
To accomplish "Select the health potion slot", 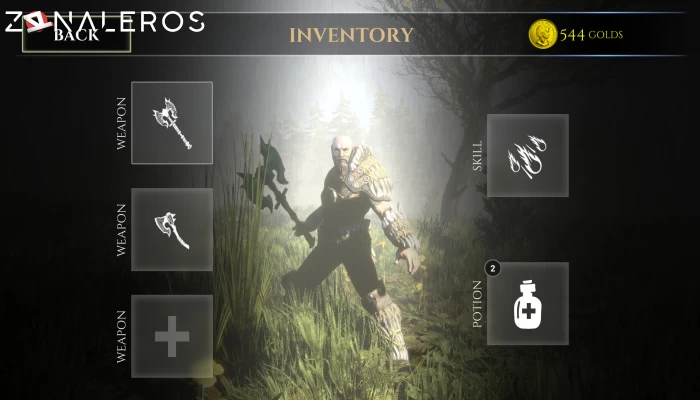I will 528,304.
